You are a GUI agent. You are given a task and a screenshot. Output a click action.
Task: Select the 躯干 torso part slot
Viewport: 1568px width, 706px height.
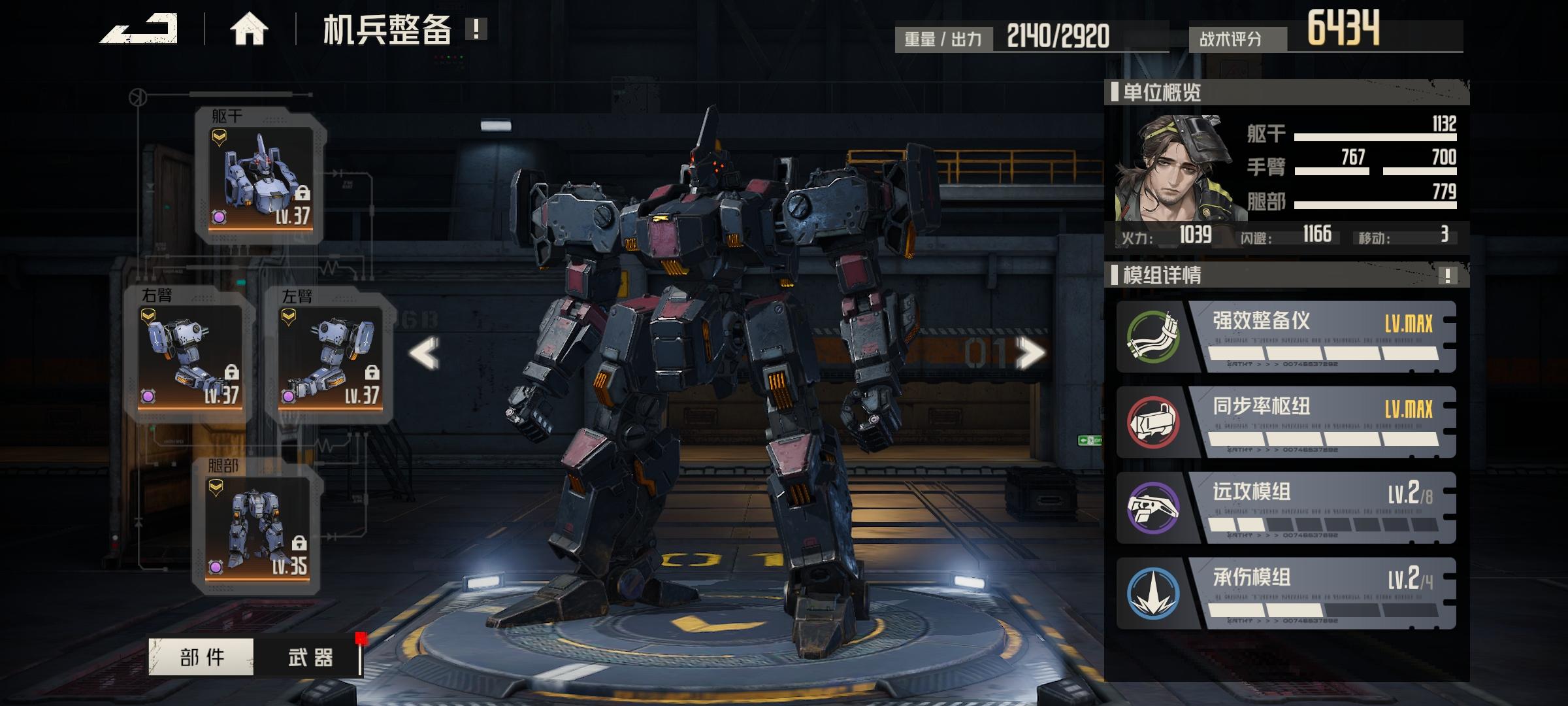click(x=261, y=178)
